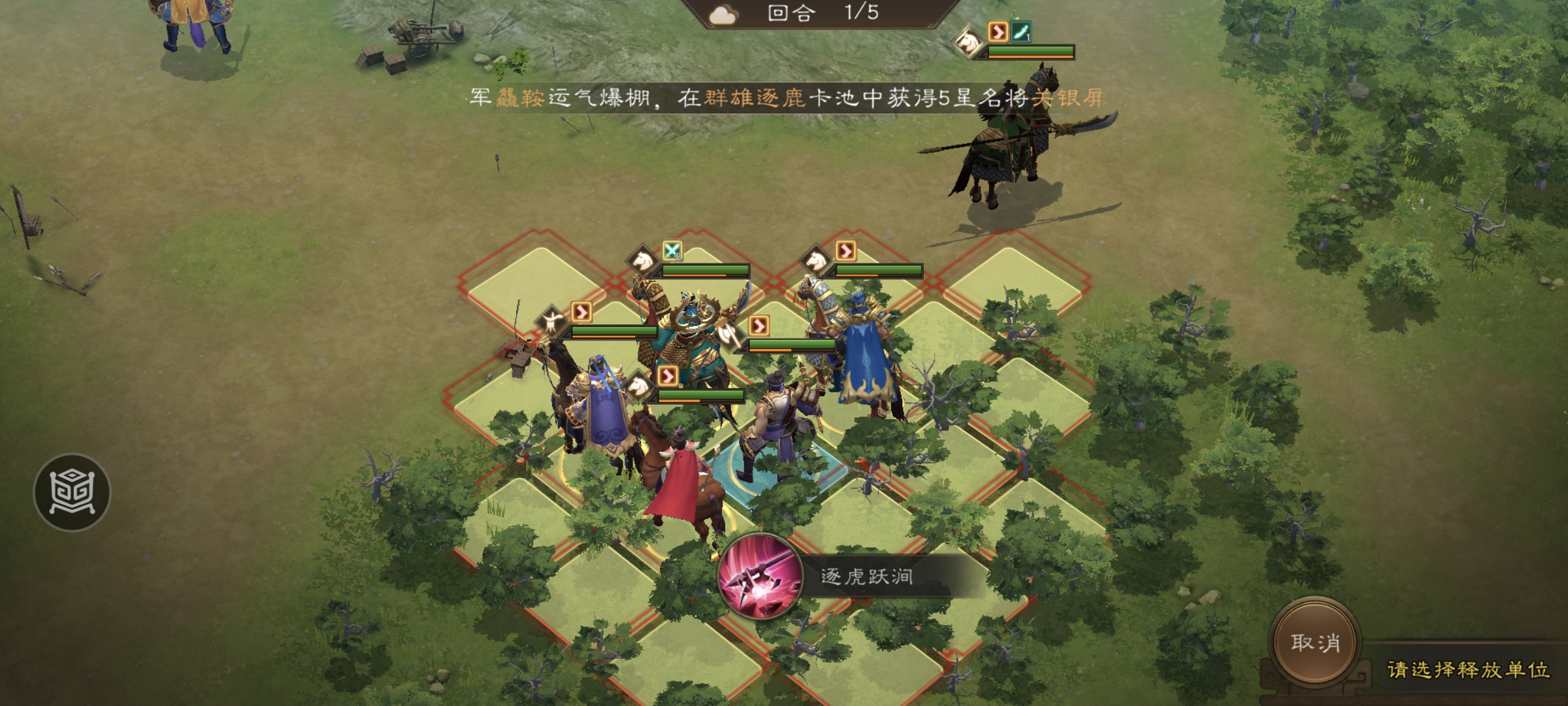Click the crossed-swords x2 buff icon
The image size is (1568, 706).
[x=674, y=250]
